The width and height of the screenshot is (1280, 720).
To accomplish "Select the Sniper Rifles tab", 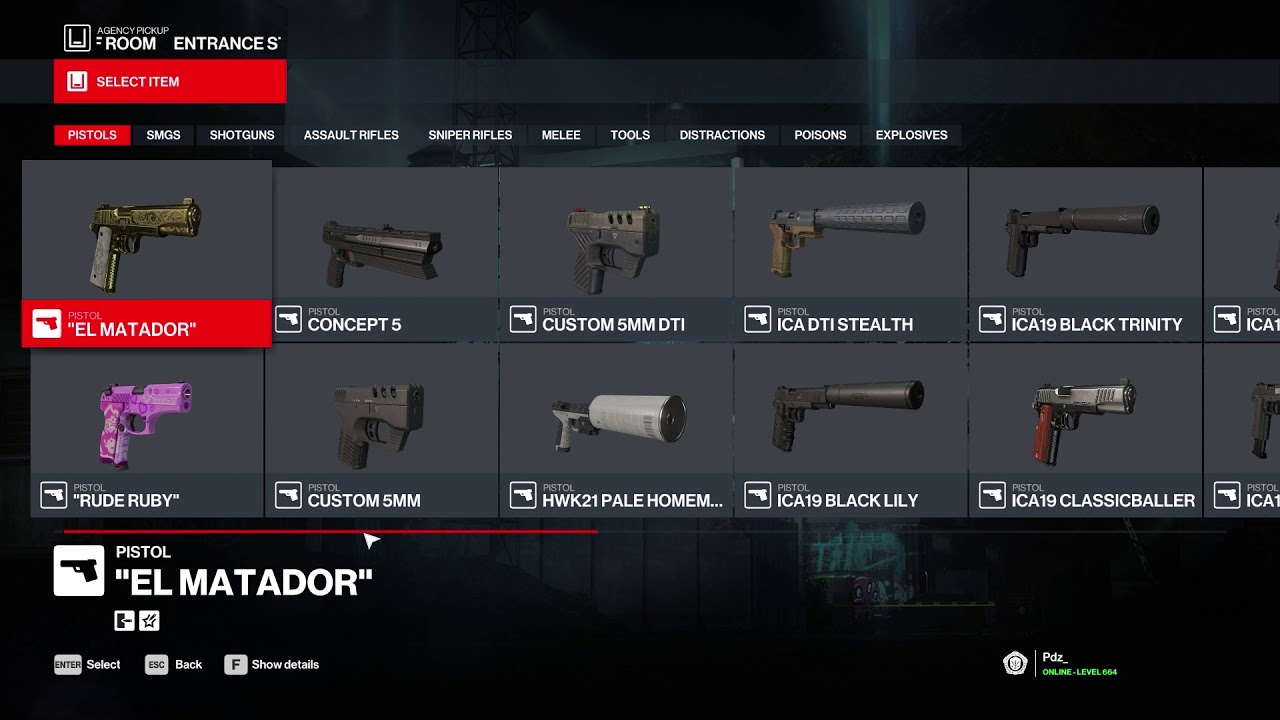I will 470,135.
